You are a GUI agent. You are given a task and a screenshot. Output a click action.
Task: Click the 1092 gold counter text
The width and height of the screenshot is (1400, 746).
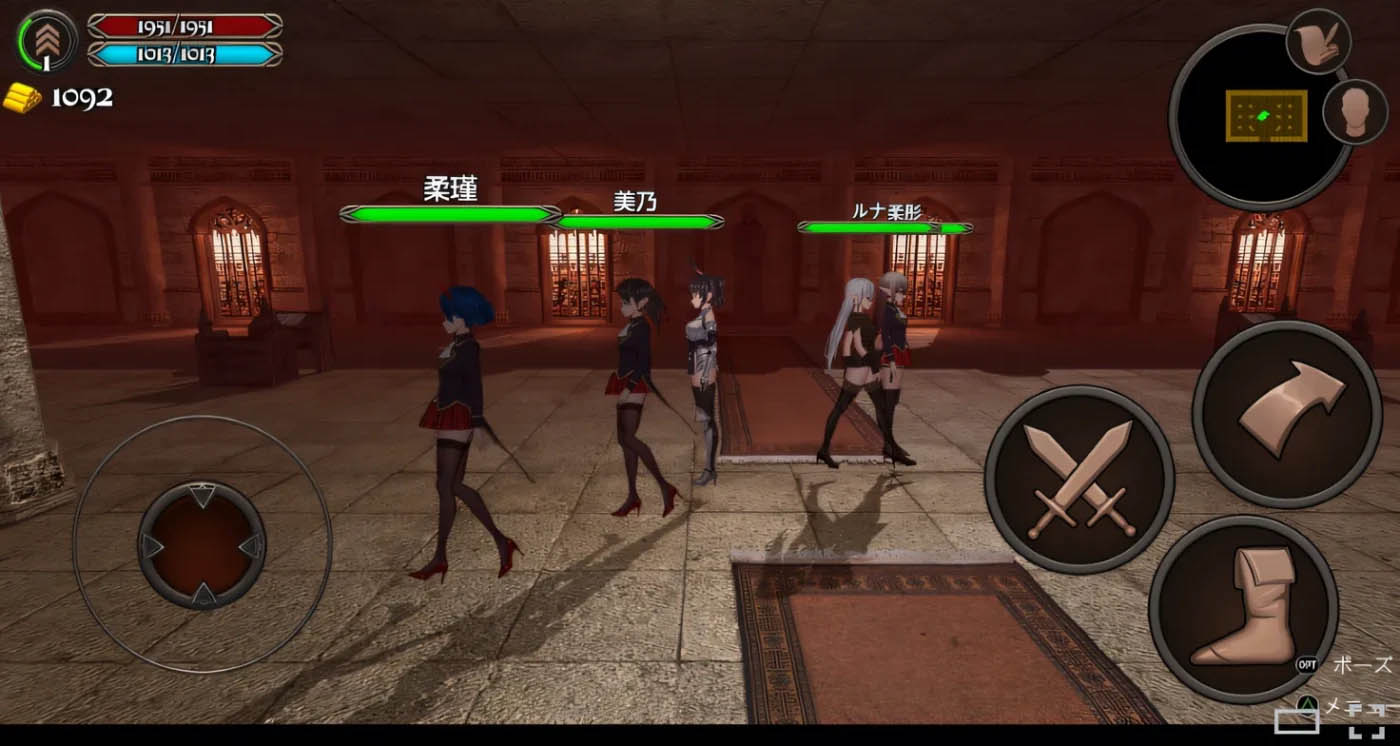[82, 98]
